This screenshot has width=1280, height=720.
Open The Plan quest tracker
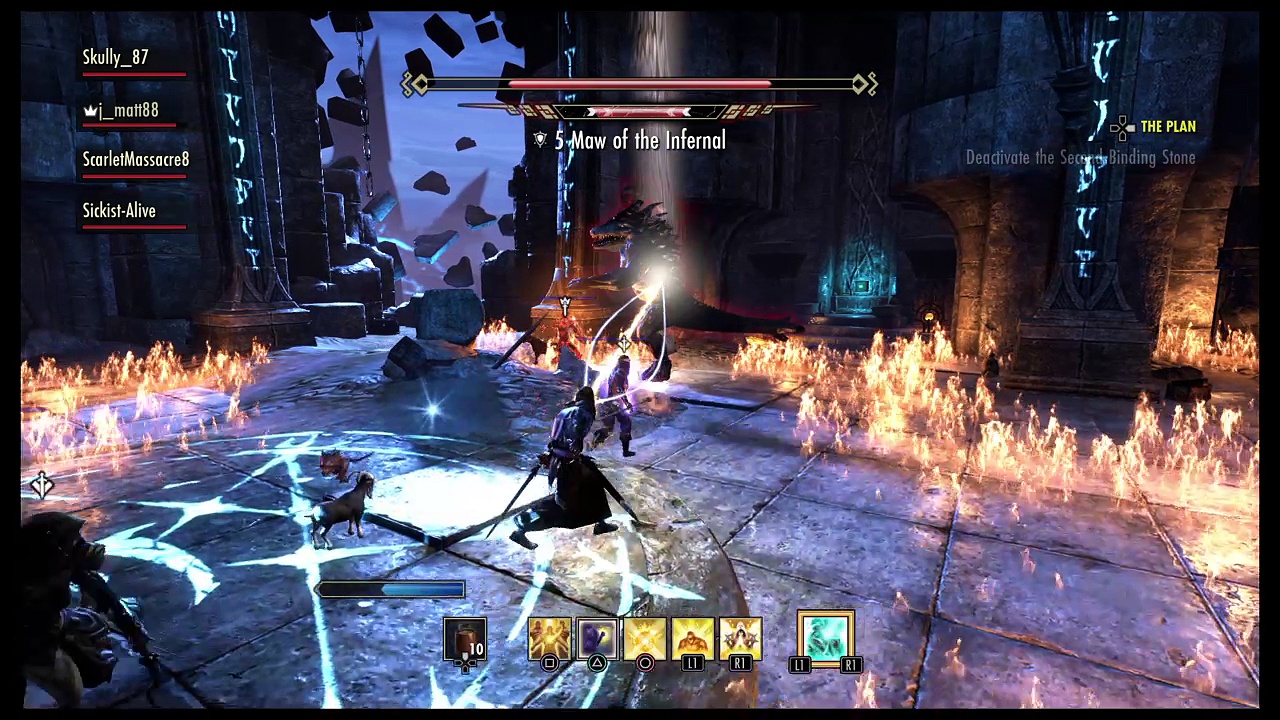tap(1167, 127)
